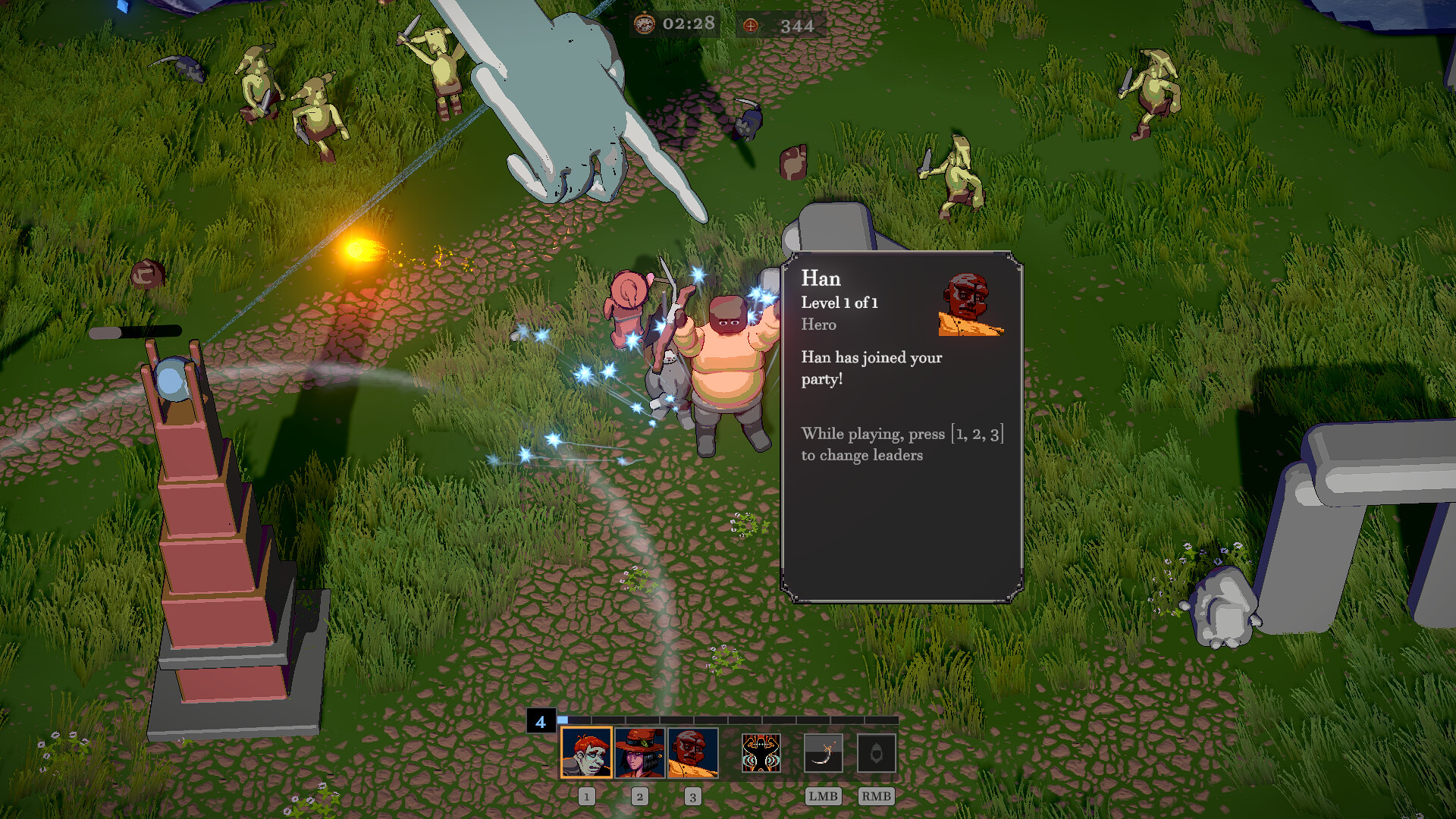This screenshot has width=1456, height=819.
Task: Click the LMB keybind label
Action: (x=824, y=796)
